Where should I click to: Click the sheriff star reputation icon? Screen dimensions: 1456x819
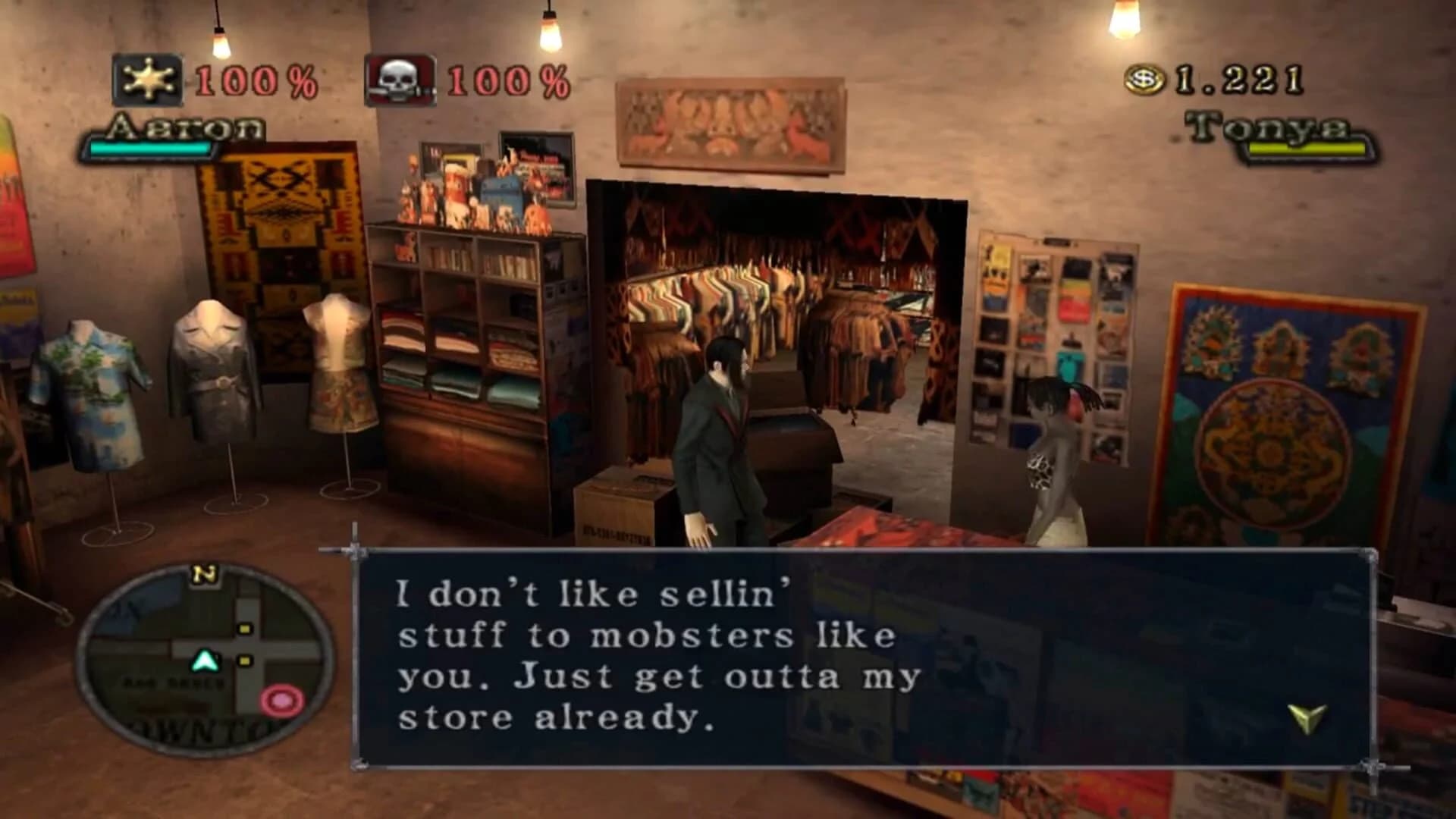click(x=149, y=79)
